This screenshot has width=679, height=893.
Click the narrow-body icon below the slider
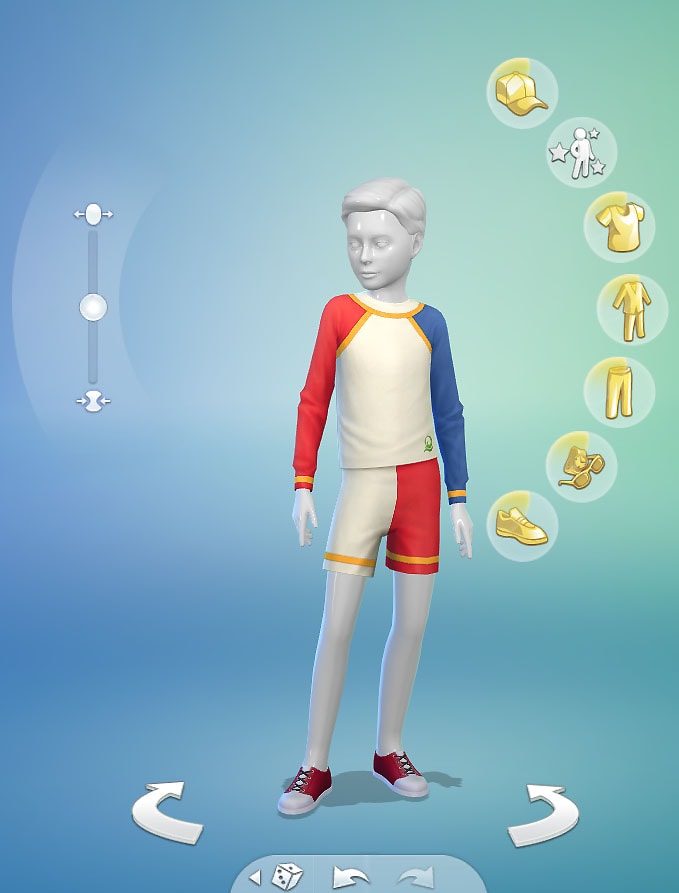(x=93, y=400)
